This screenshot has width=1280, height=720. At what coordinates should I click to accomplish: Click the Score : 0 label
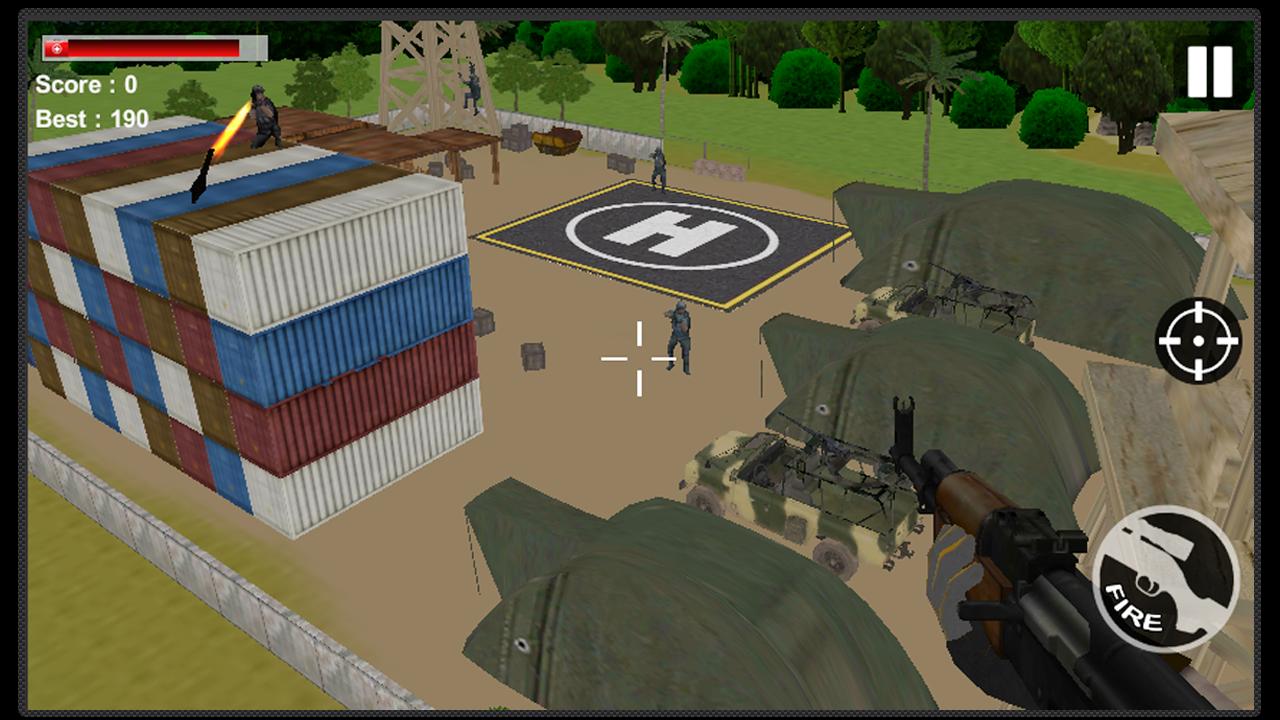(x=90, y=83)
